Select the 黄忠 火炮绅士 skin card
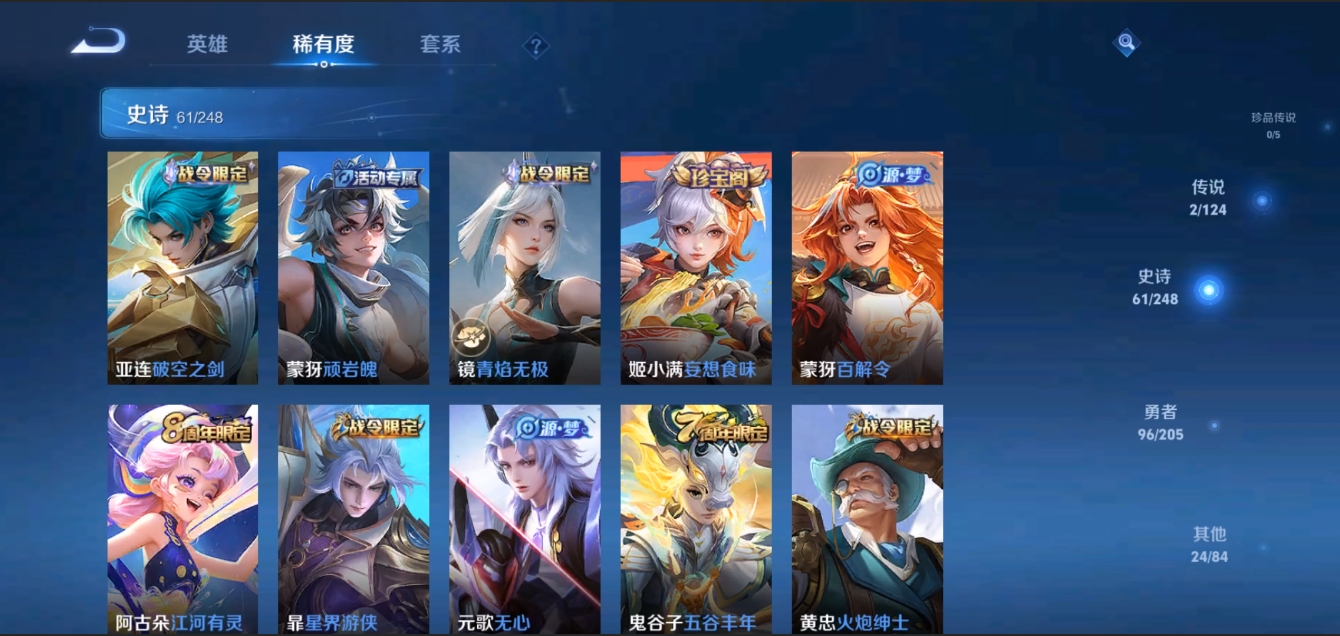 tap(867, 518)
